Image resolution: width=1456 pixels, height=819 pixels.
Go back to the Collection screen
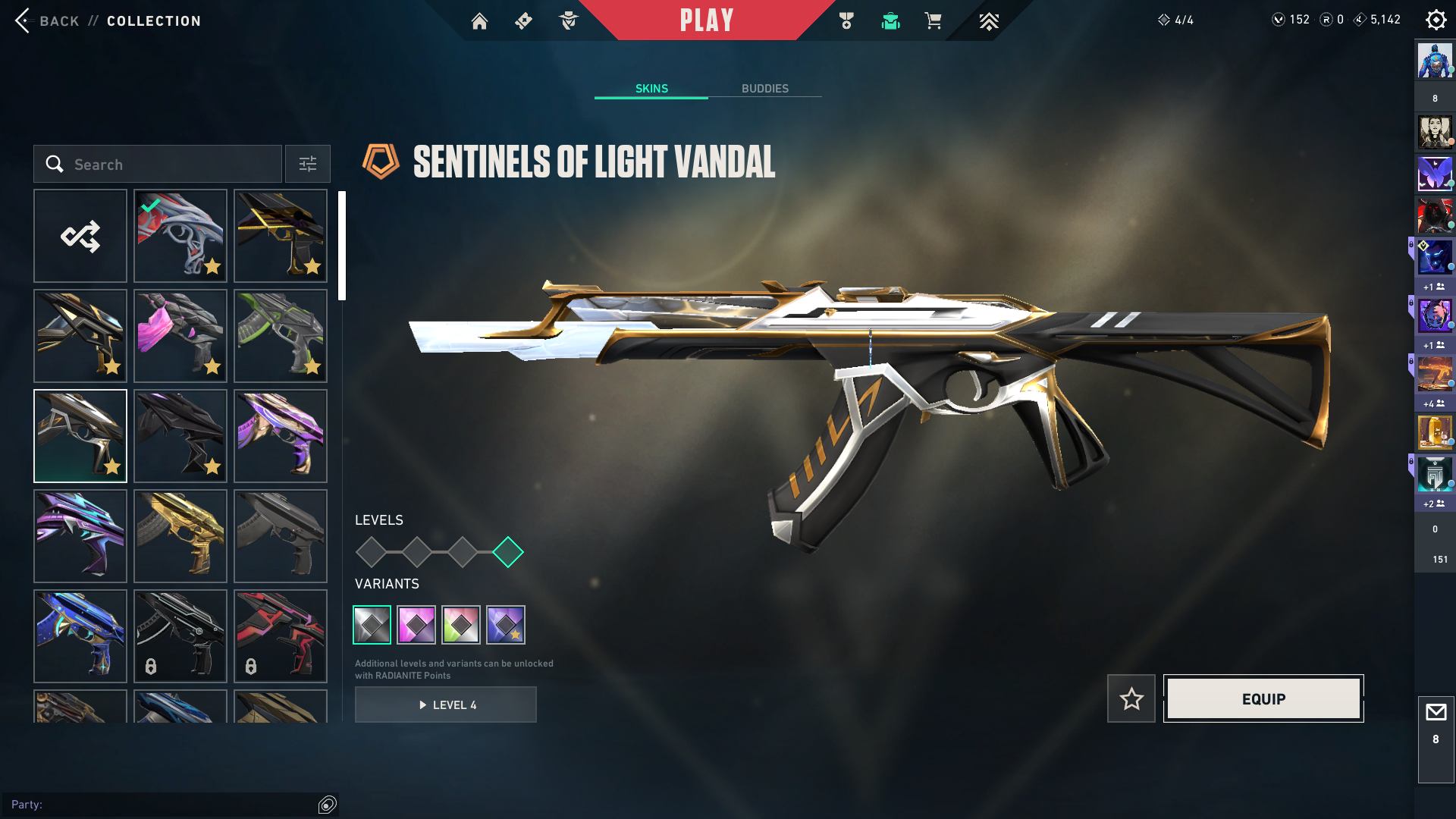pyautogui.click(x=45, y=20)
